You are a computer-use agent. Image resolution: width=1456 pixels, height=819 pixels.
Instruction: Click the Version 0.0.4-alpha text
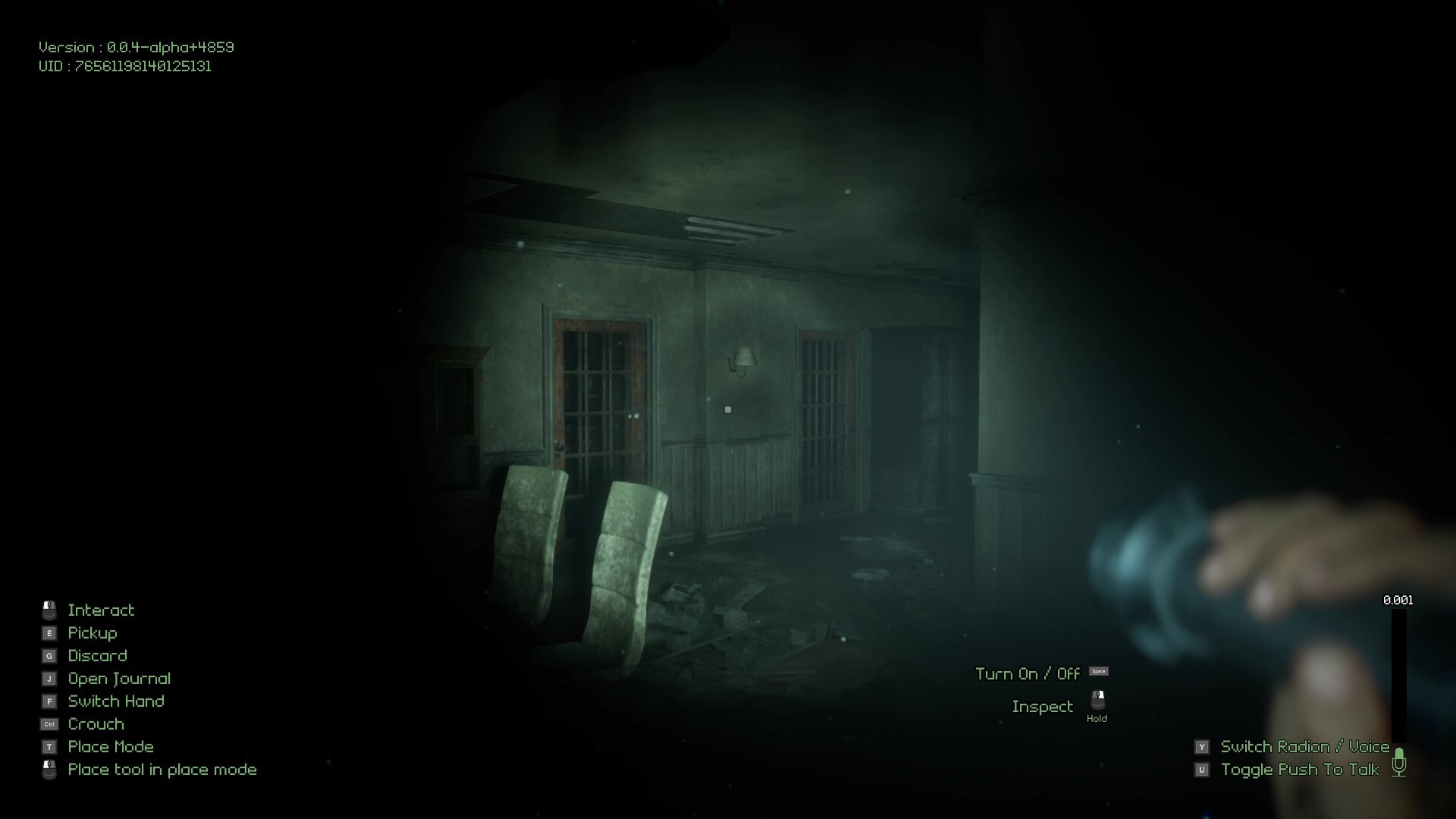pos(135,46)
